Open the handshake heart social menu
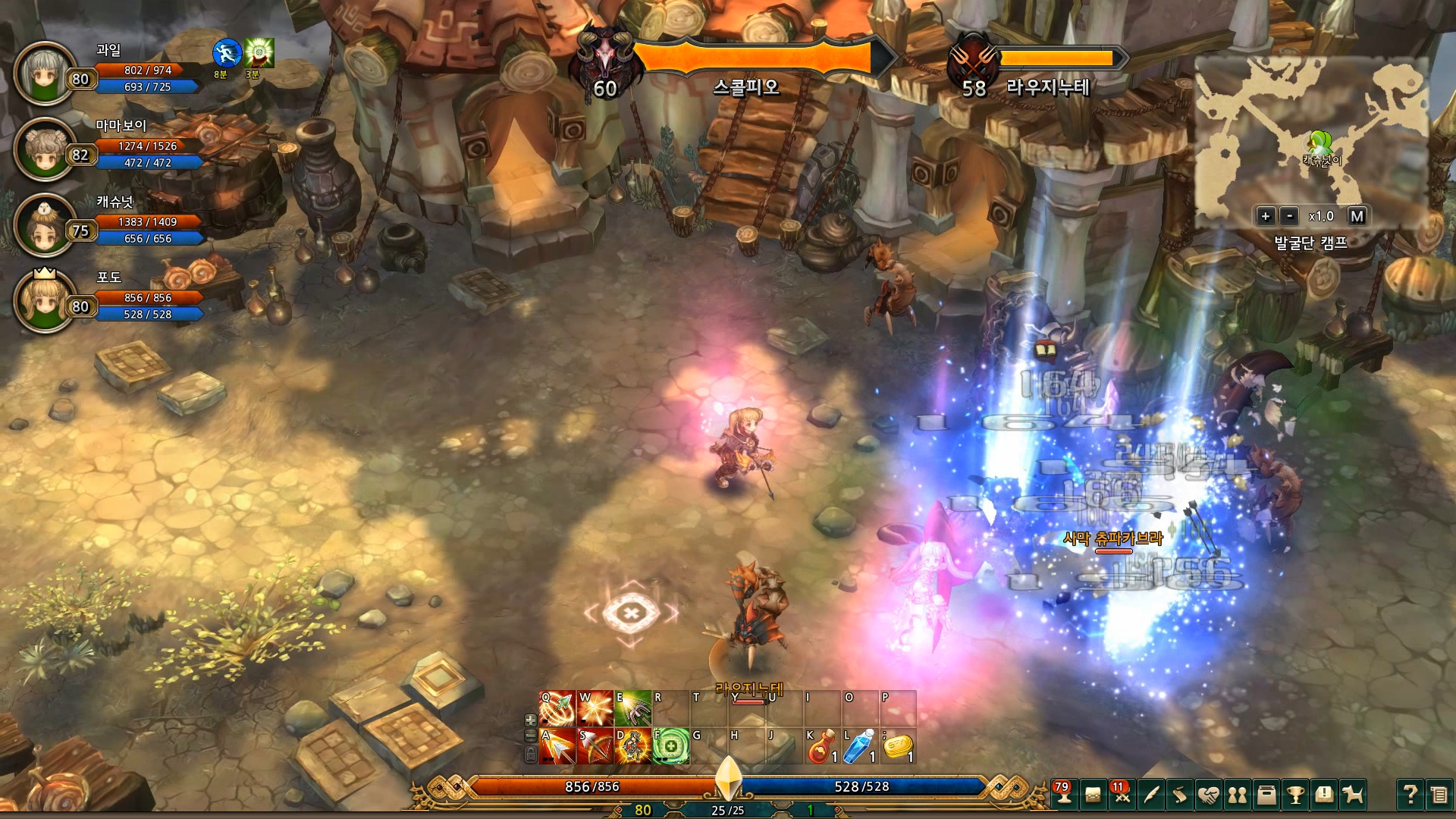 point(1209,795)
